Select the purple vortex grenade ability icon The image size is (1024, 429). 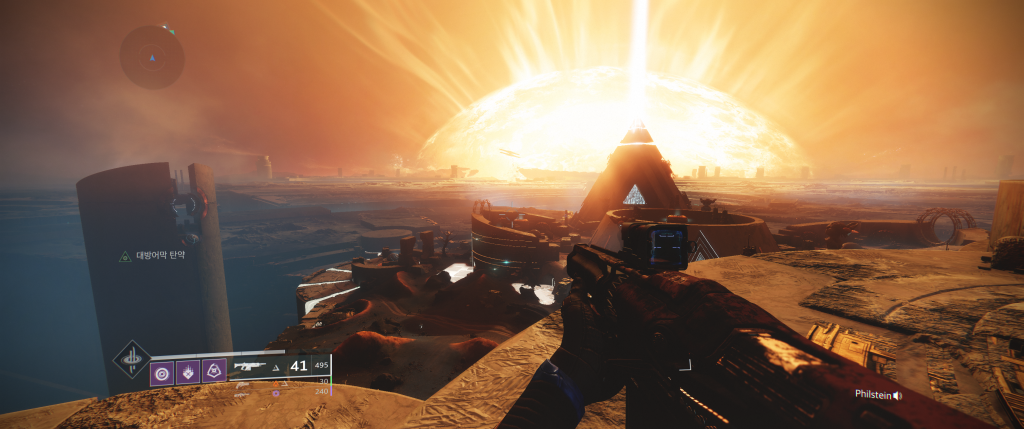tap(161, 372)
